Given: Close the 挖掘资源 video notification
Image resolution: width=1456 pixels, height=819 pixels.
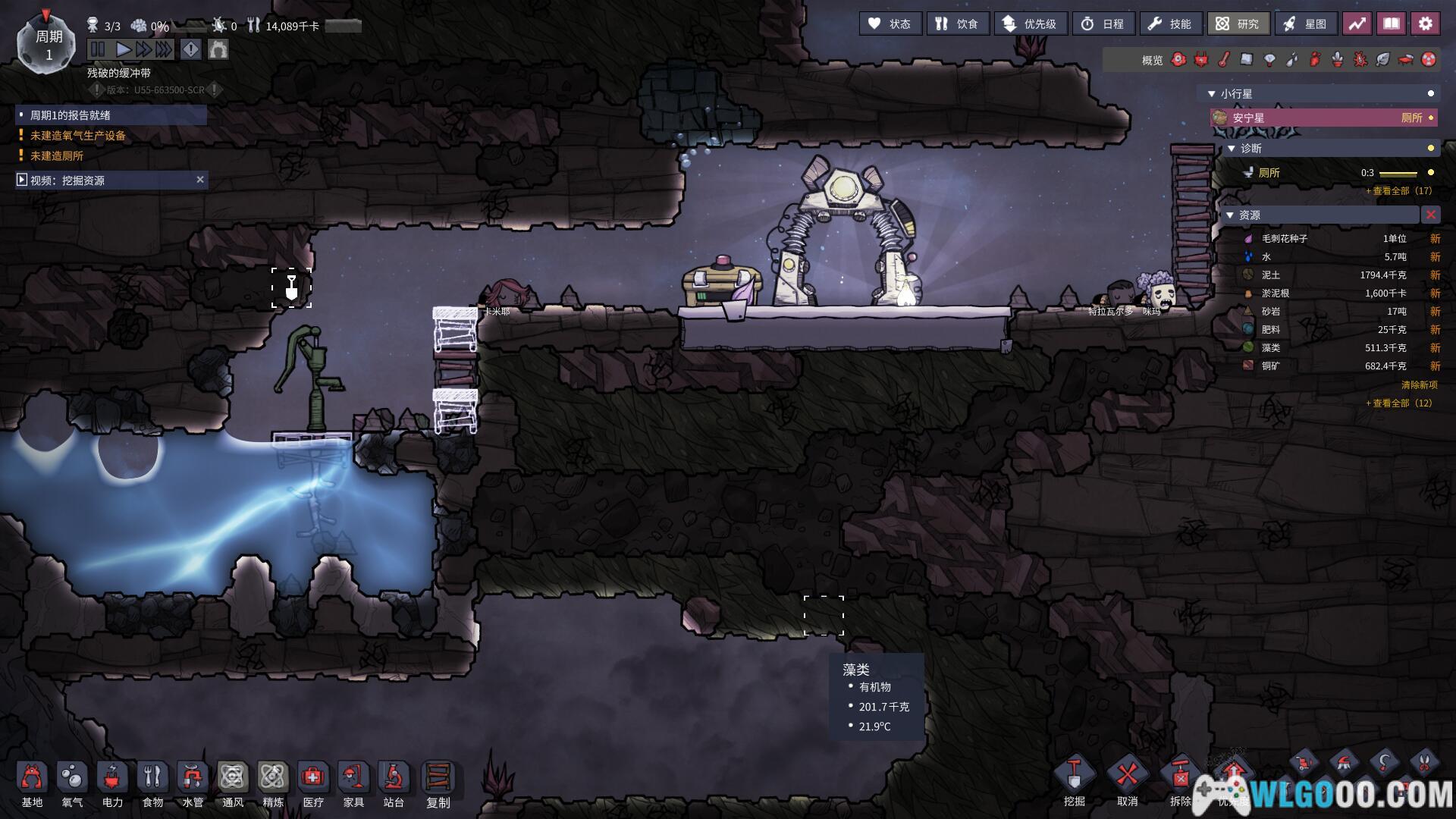Looking at the screenshot, I should click(200, 180).
